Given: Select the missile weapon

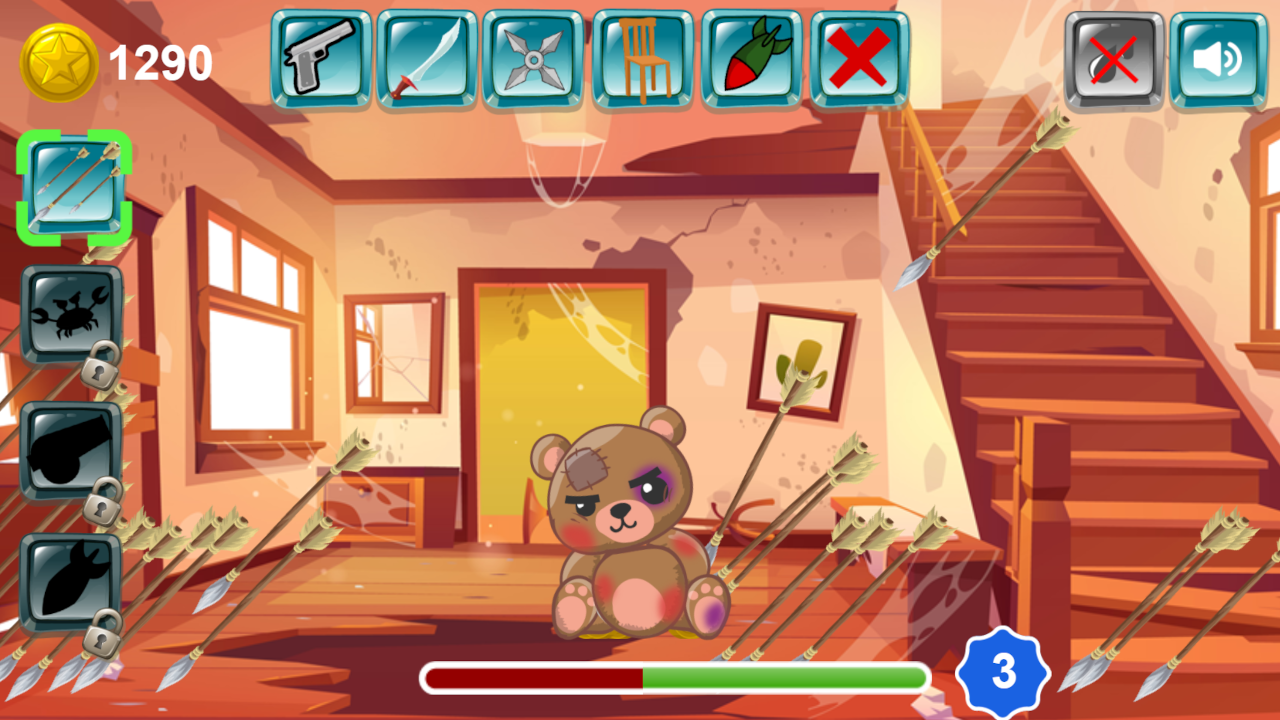Looking at the screenshot, I should tap(752, 58).
